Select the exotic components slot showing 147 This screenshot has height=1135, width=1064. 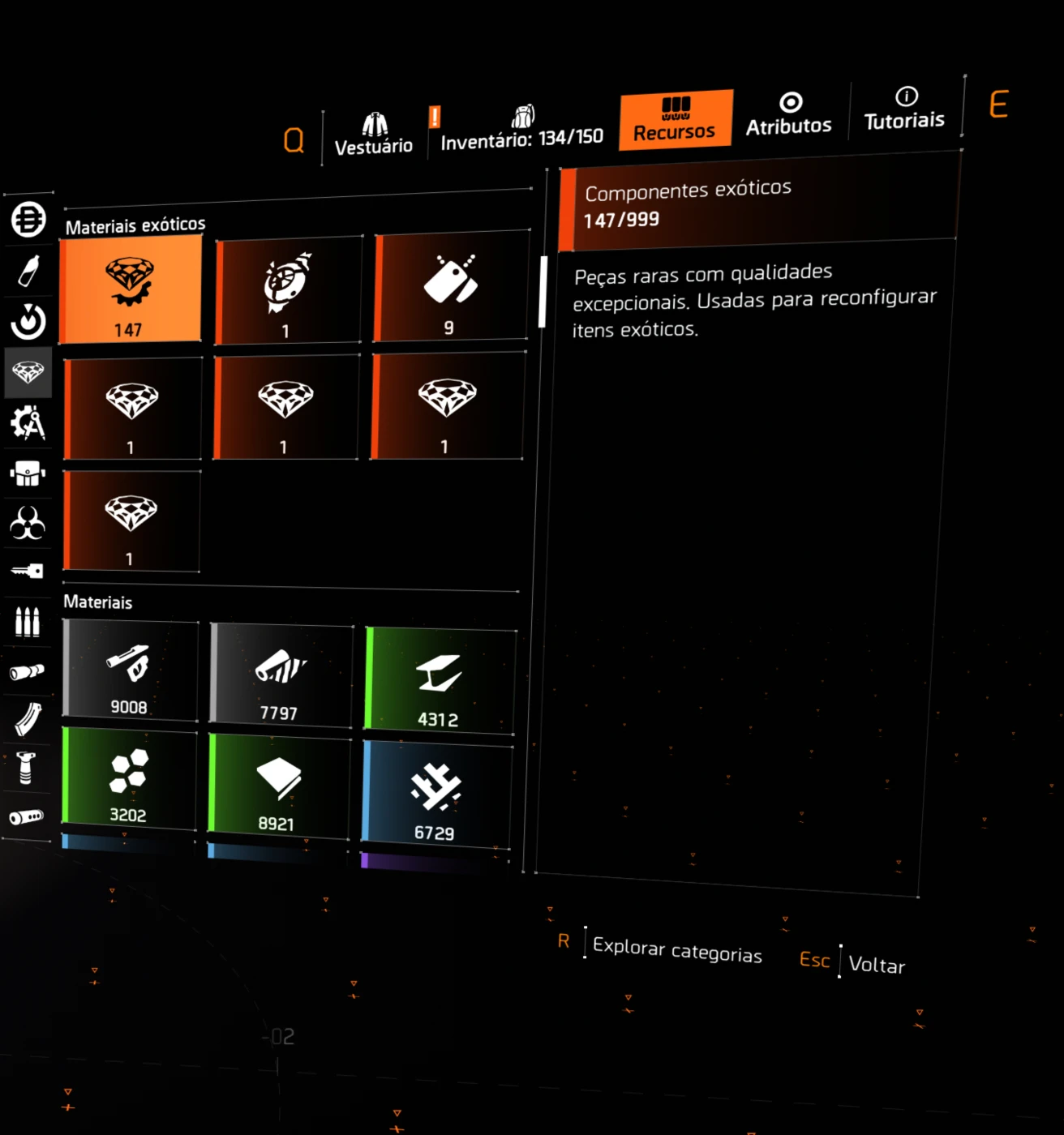[131, 291]
